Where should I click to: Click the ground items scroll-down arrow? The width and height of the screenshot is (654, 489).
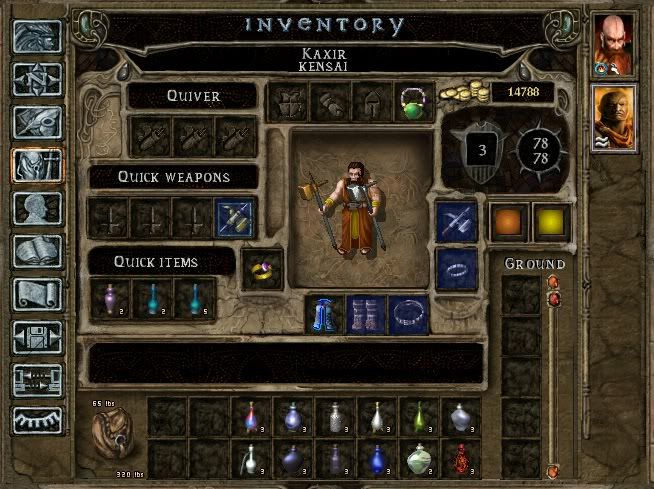point(551,469)
